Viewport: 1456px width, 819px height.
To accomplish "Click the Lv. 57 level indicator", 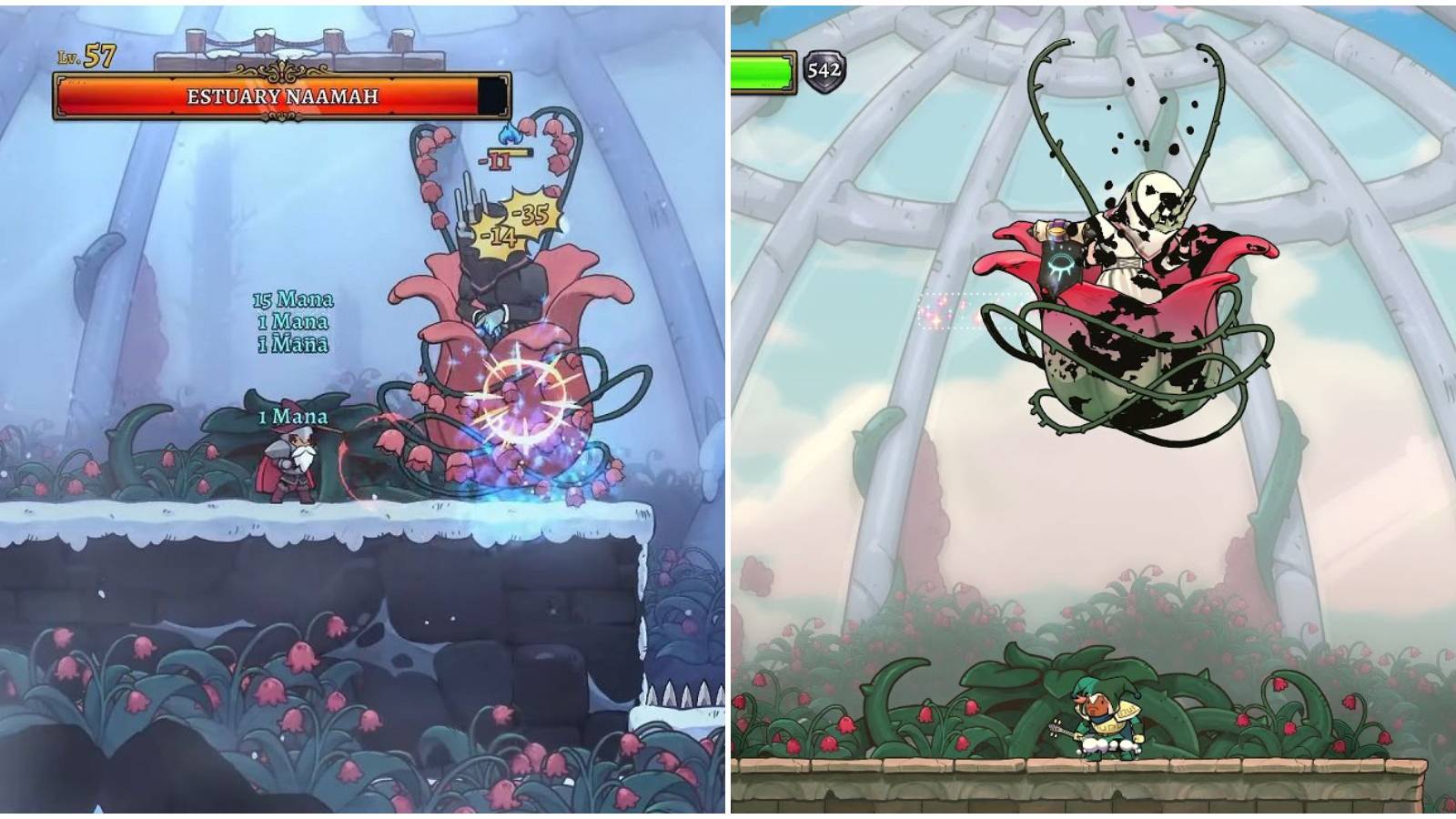I will (x=86, y=56).
